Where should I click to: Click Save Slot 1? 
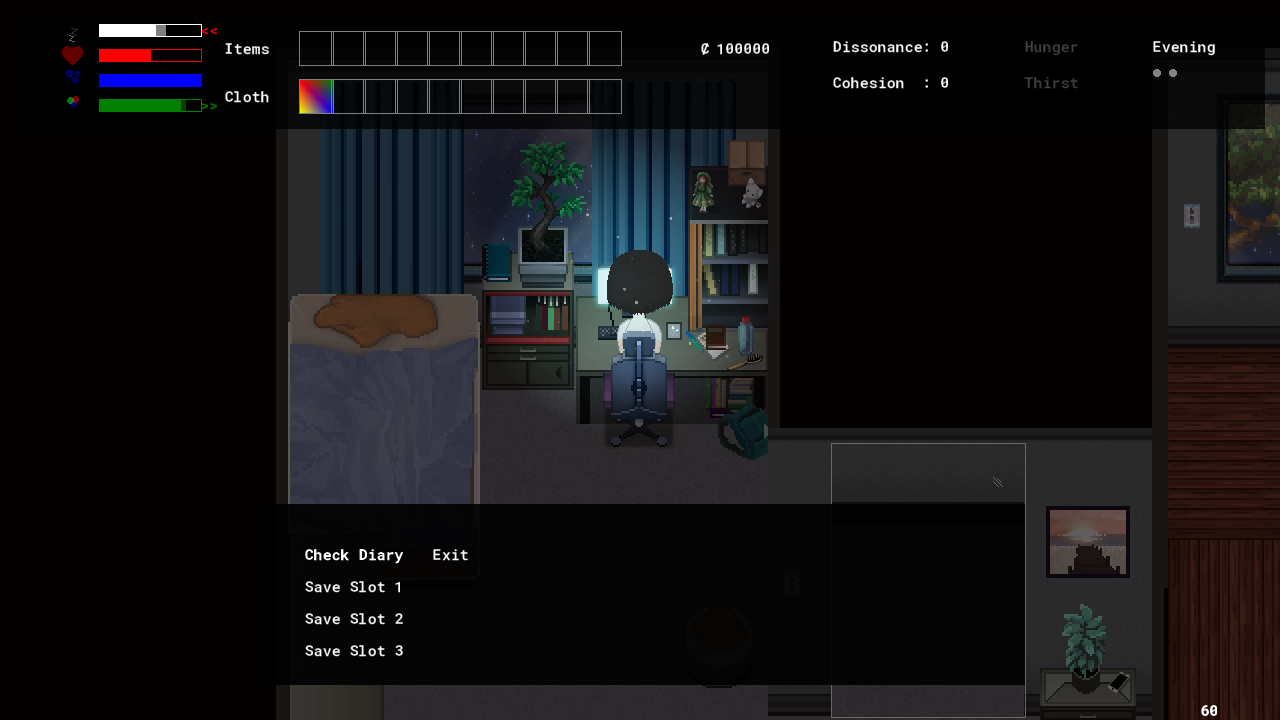point(354,587)
